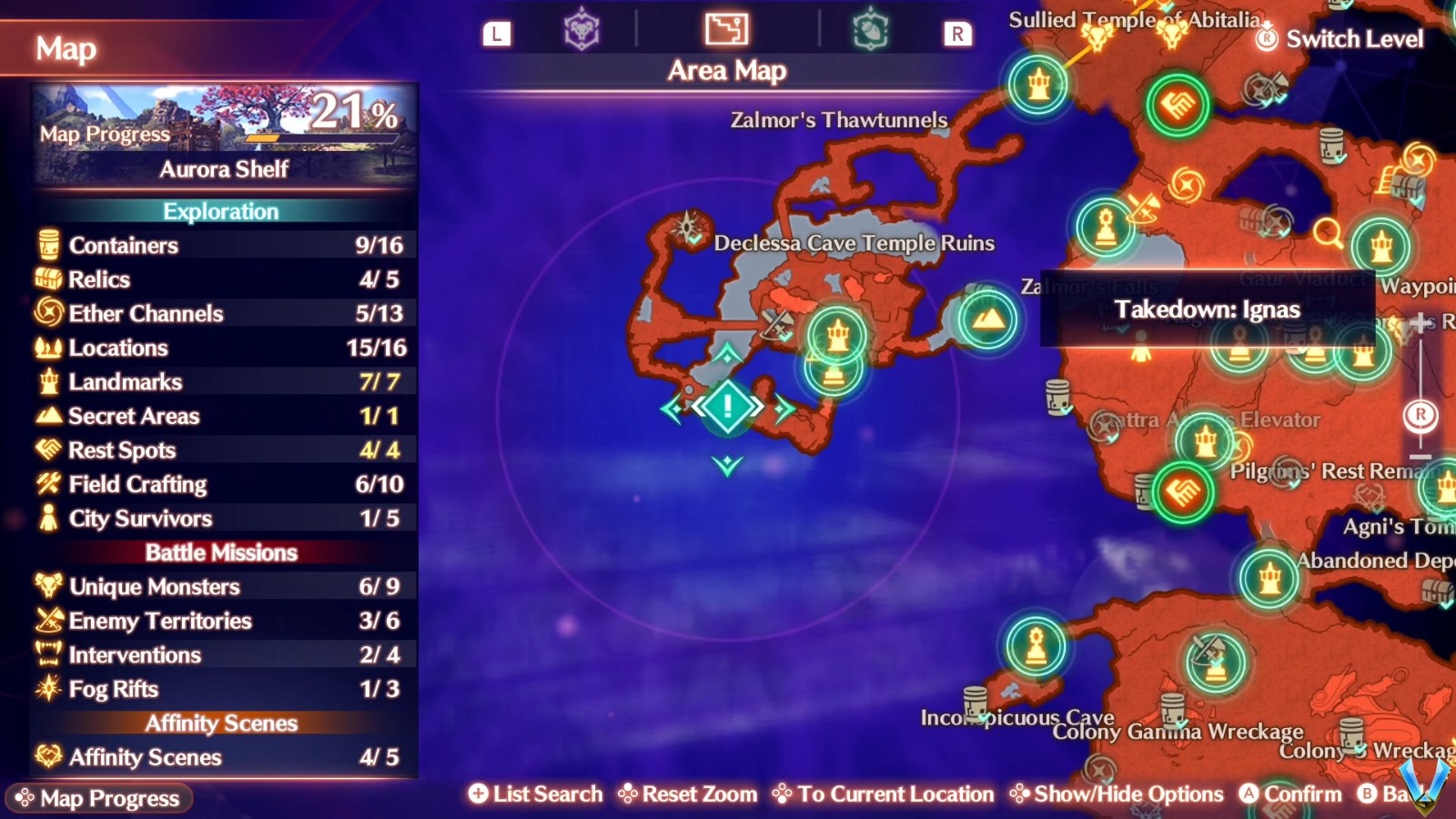Screen dimensions: 1456x819
Task: Toggle the Map Progress display bottom left
Action: coord(100,798)
